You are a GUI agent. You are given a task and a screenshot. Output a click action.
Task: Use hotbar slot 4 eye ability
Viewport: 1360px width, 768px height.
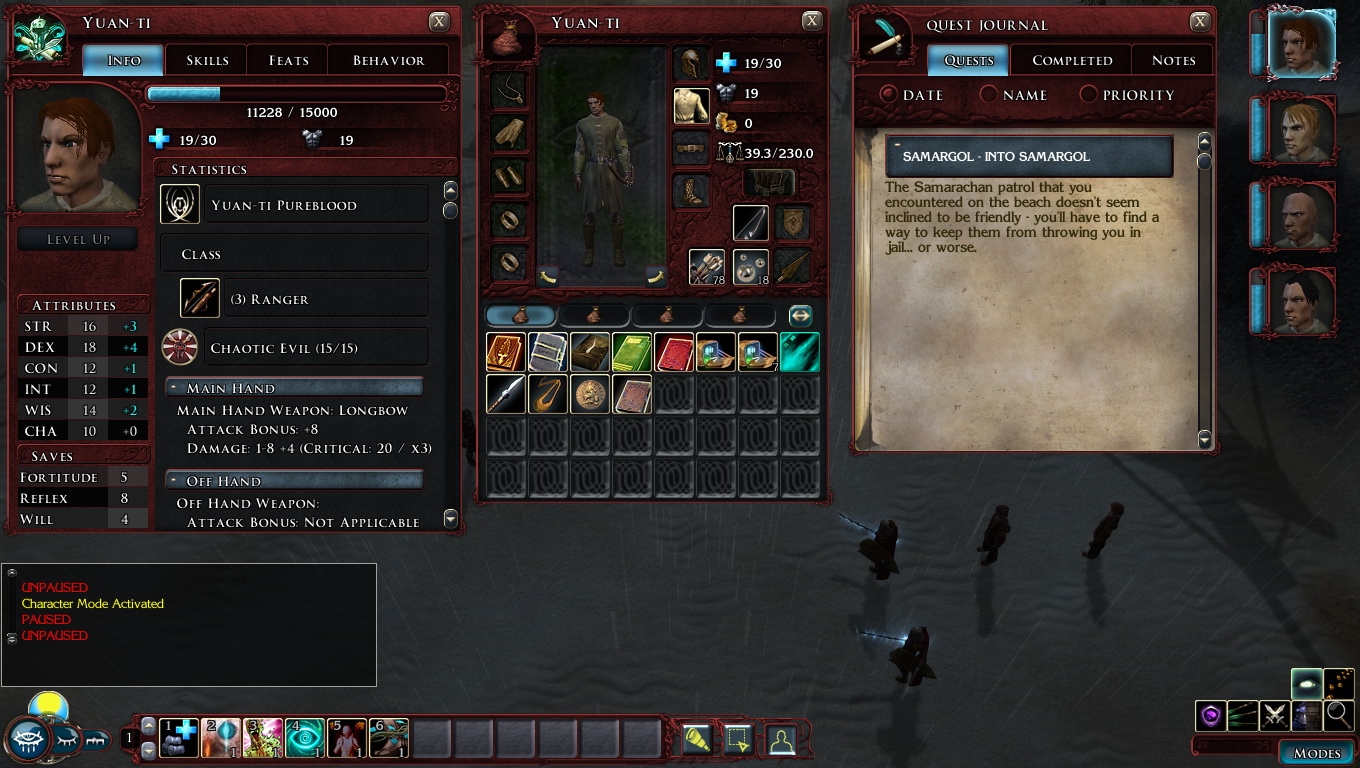305,738
